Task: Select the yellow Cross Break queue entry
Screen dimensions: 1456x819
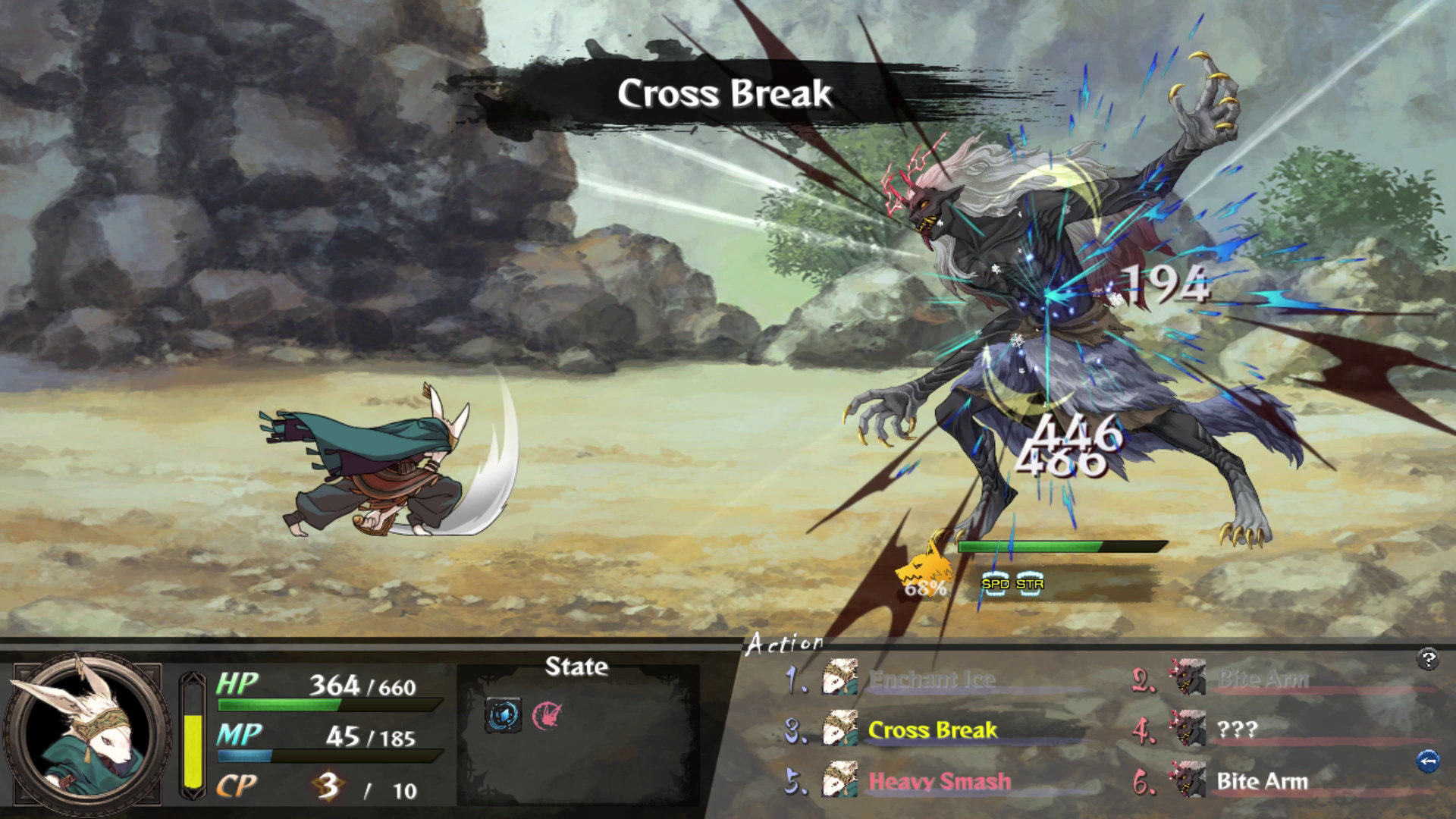Action: click(932, 730)
